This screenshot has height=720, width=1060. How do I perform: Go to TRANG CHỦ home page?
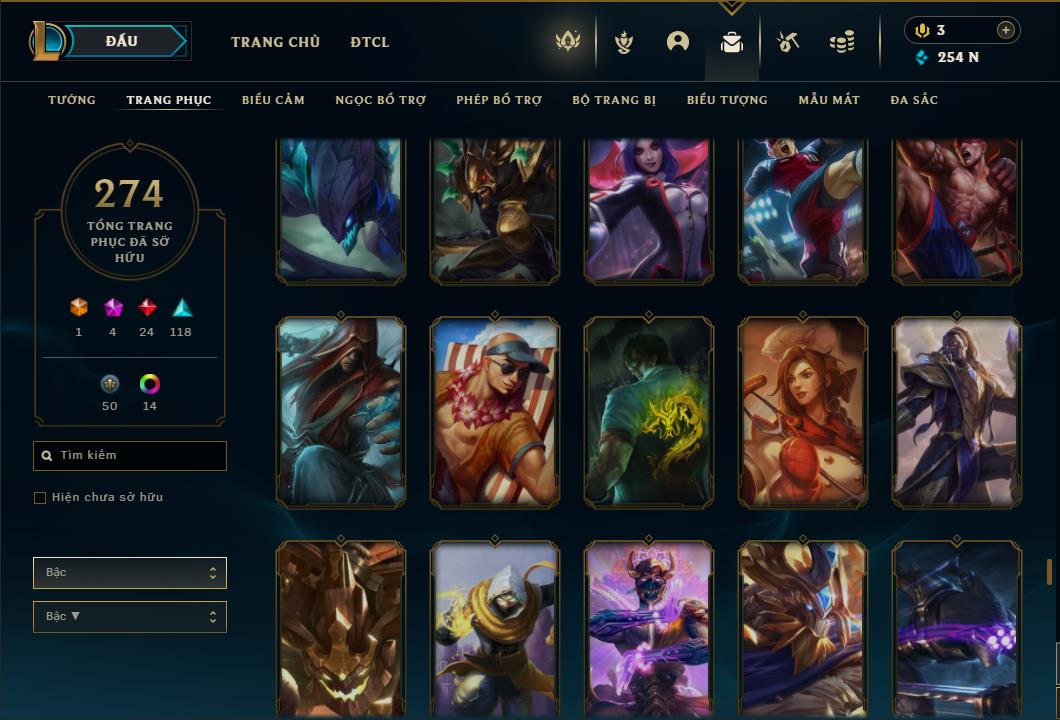275,42
